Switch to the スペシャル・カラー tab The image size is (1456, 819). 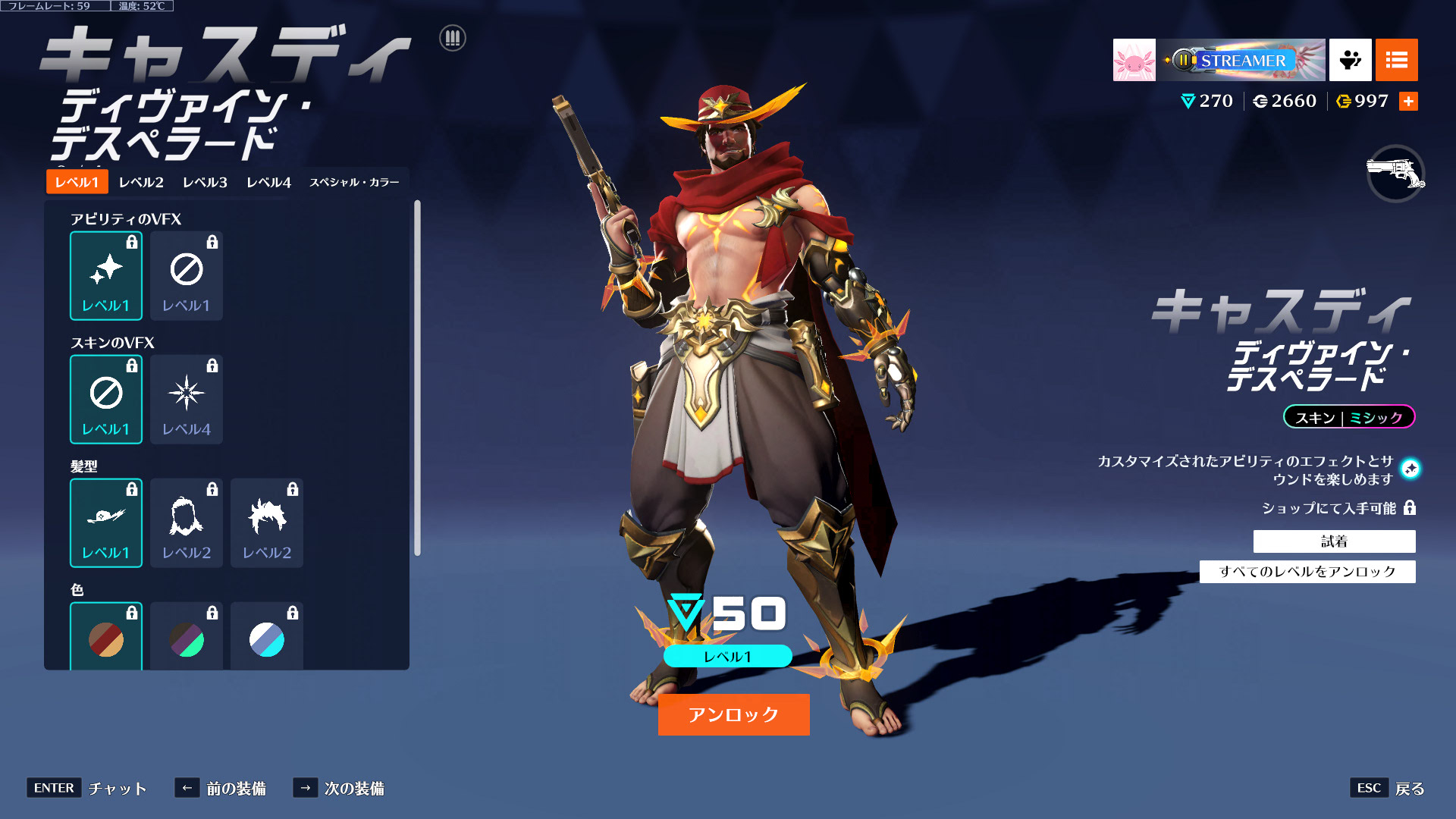[x=354, y=182]
